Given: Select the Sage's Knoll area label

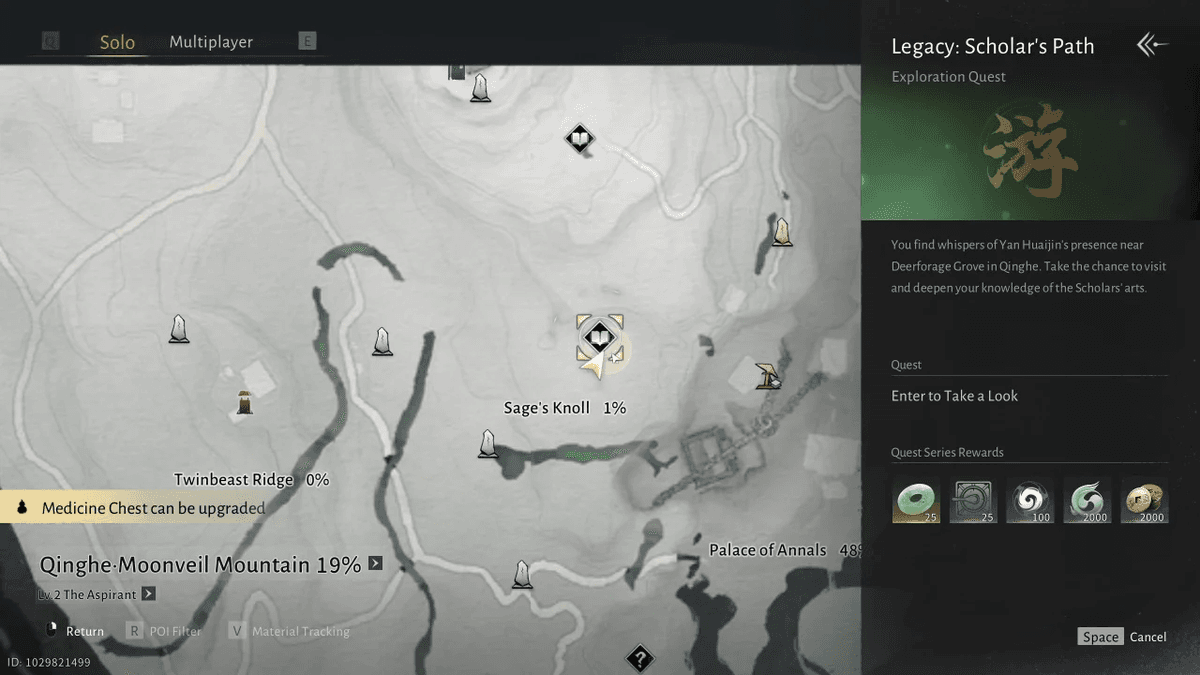Looking at the screenshot, I should click(547, 408).
